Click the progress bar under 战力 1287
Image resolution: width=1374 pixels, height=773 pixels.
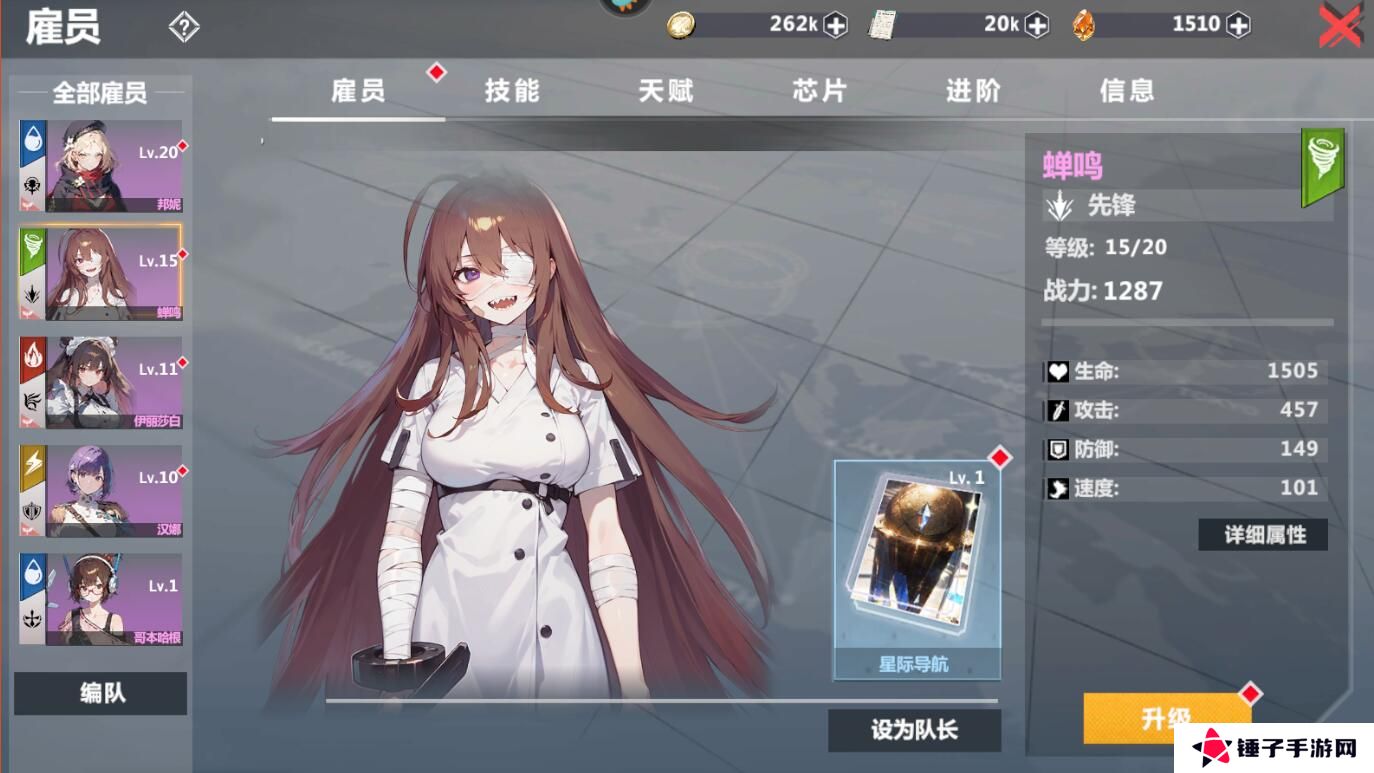coord(1185,322)
